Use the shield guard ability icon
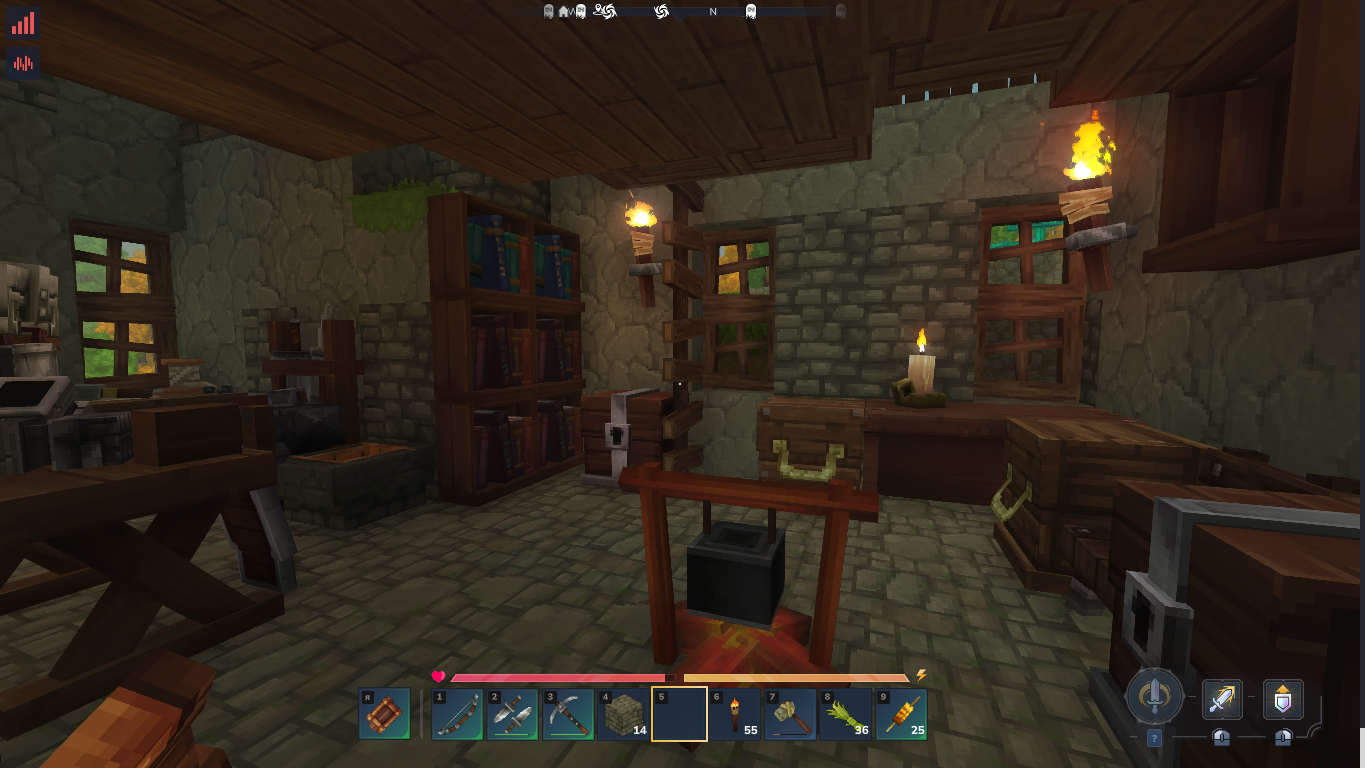Image resolution: width=1365 pixels, height=768 pixels. coord(1283,699)
